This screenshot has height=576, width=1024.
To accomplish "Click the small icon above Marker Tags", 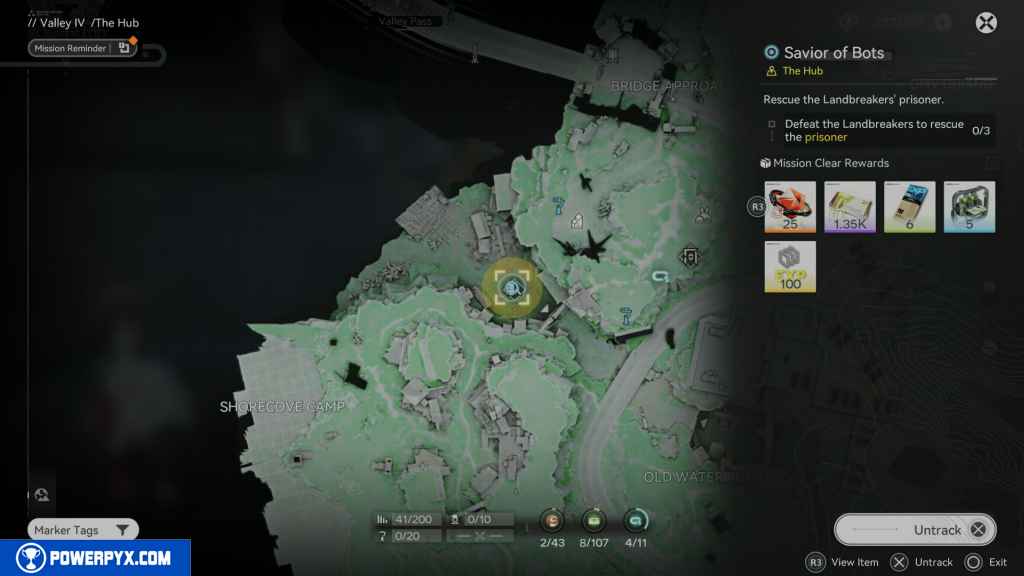I will pyautogui.click(x=41, y=494).
